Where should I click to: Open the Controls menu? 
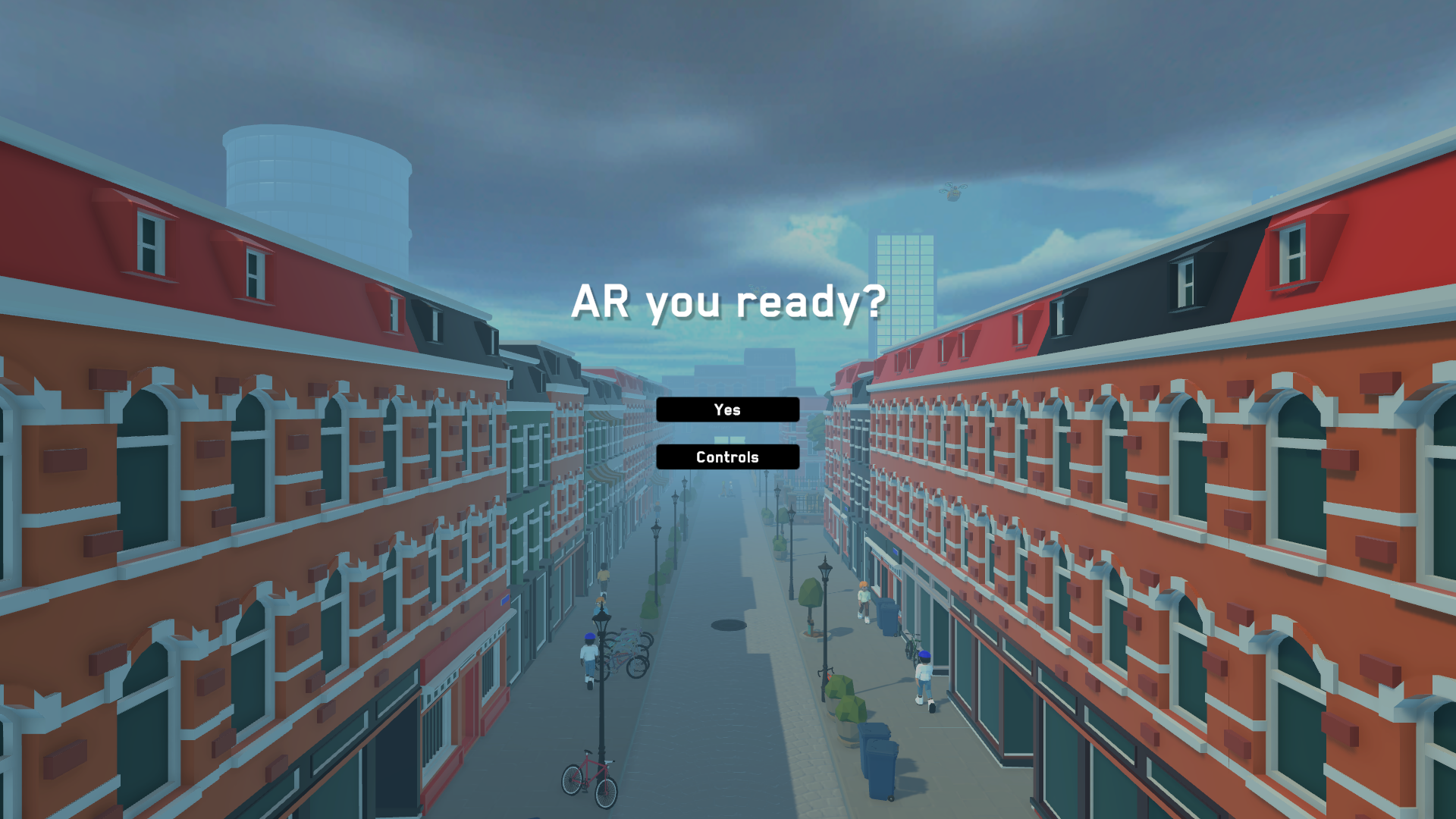pyautogui.click(x=727, y=457)
